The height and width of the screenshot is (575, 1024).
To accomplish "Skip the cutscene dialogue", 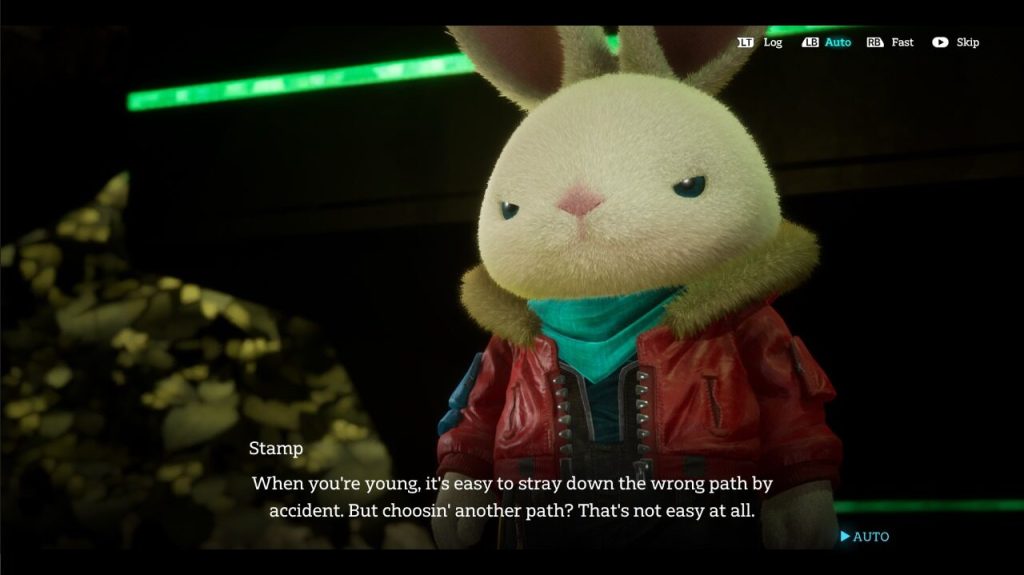I will pos(956,43).
